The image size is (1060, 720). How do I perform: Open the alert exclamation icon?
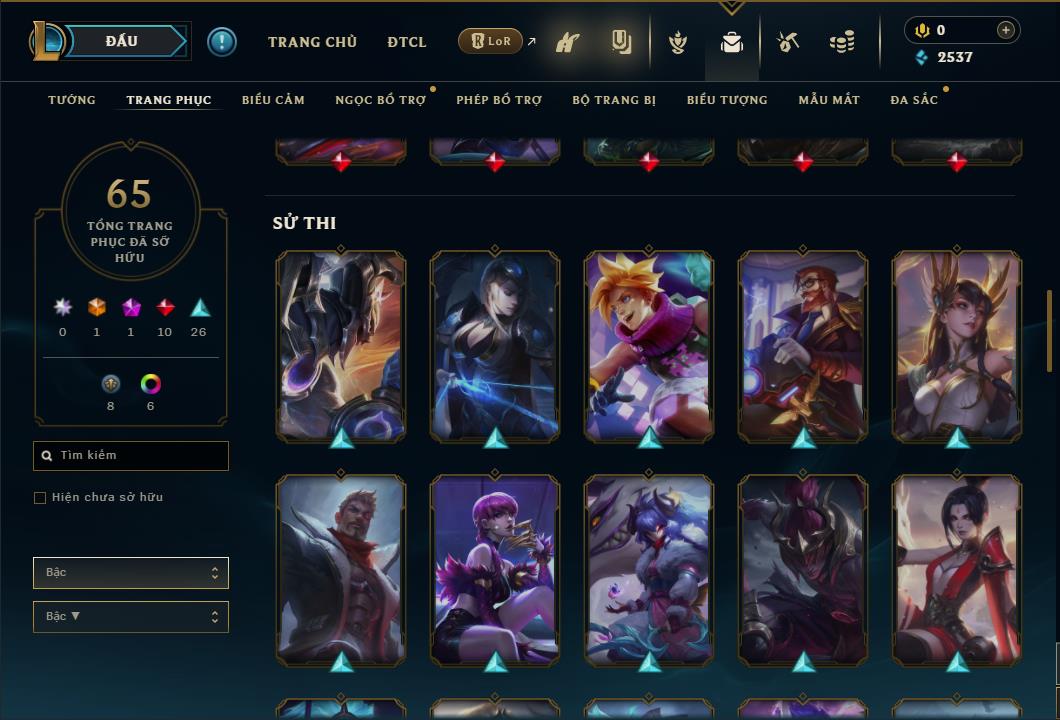(222, 42)
